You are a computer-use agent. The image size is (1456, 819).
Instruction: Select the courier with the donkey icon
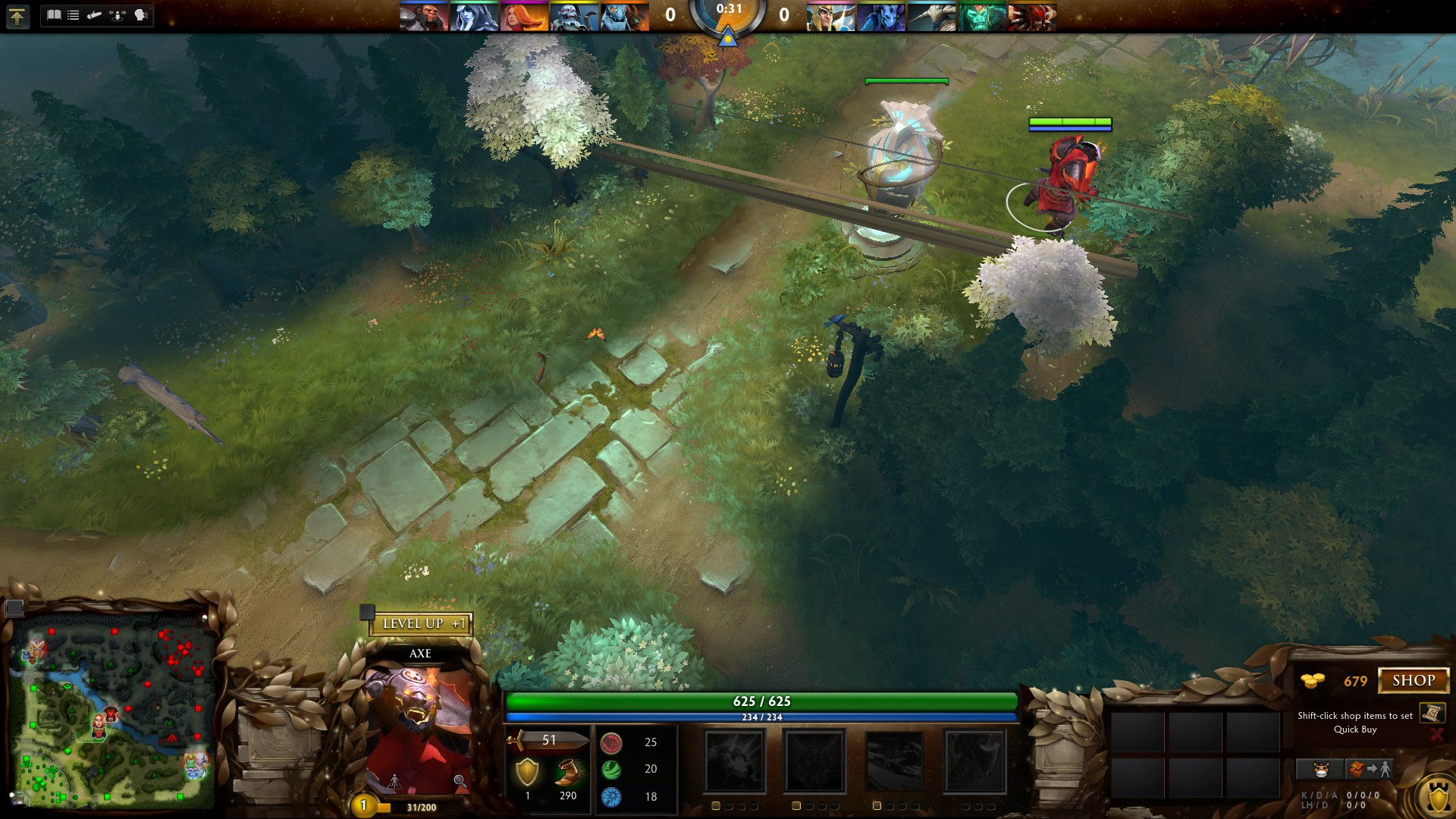(1320, 770)
